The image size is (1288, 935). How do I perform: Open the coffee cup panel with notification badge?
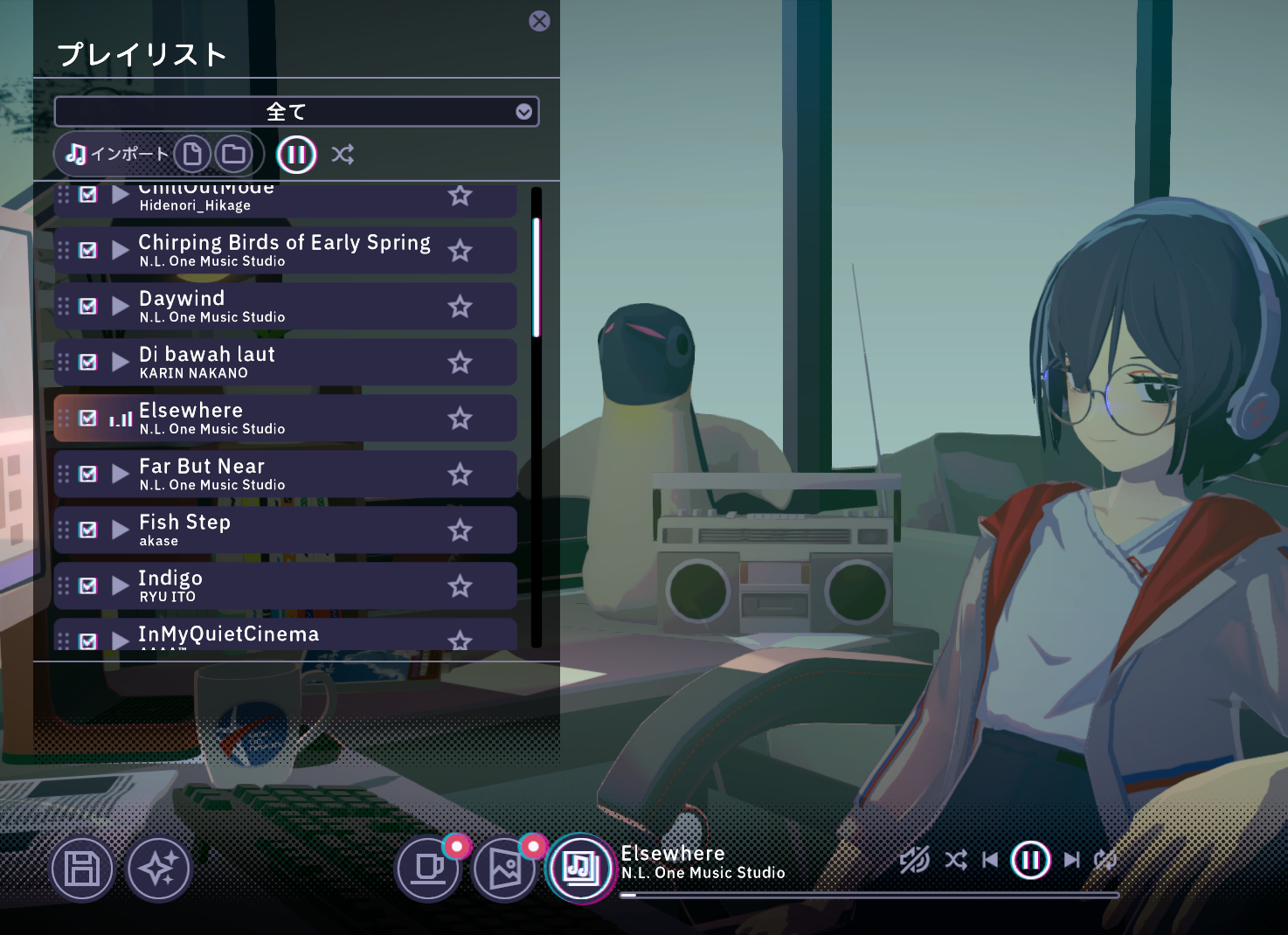pyautogui.click(x=427, y=869)
